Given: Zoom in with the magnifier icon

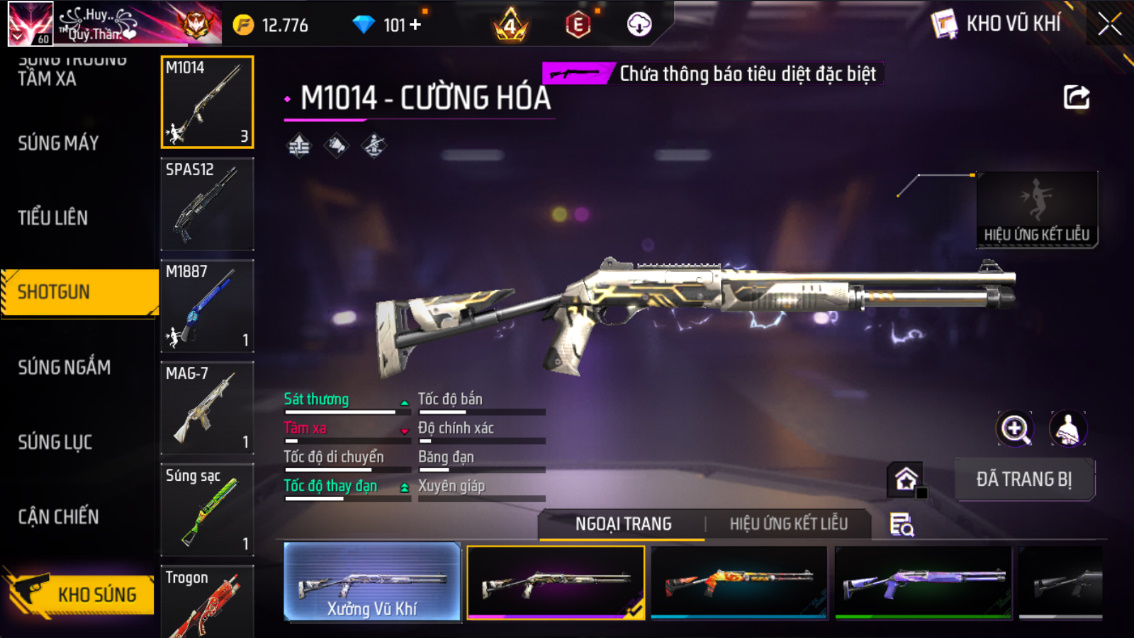Looking at the screenshot, I should coord(1015,429).
